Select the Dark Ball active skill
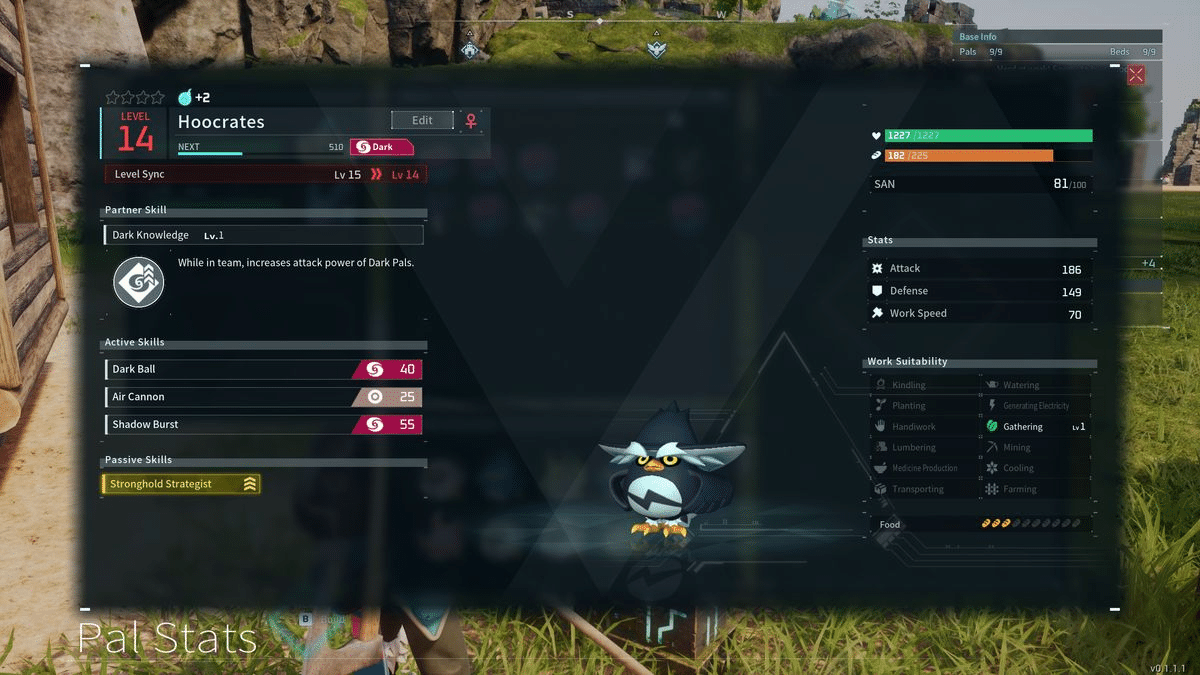The width and height of the screenshot is (1200, 675). (263, 370)
